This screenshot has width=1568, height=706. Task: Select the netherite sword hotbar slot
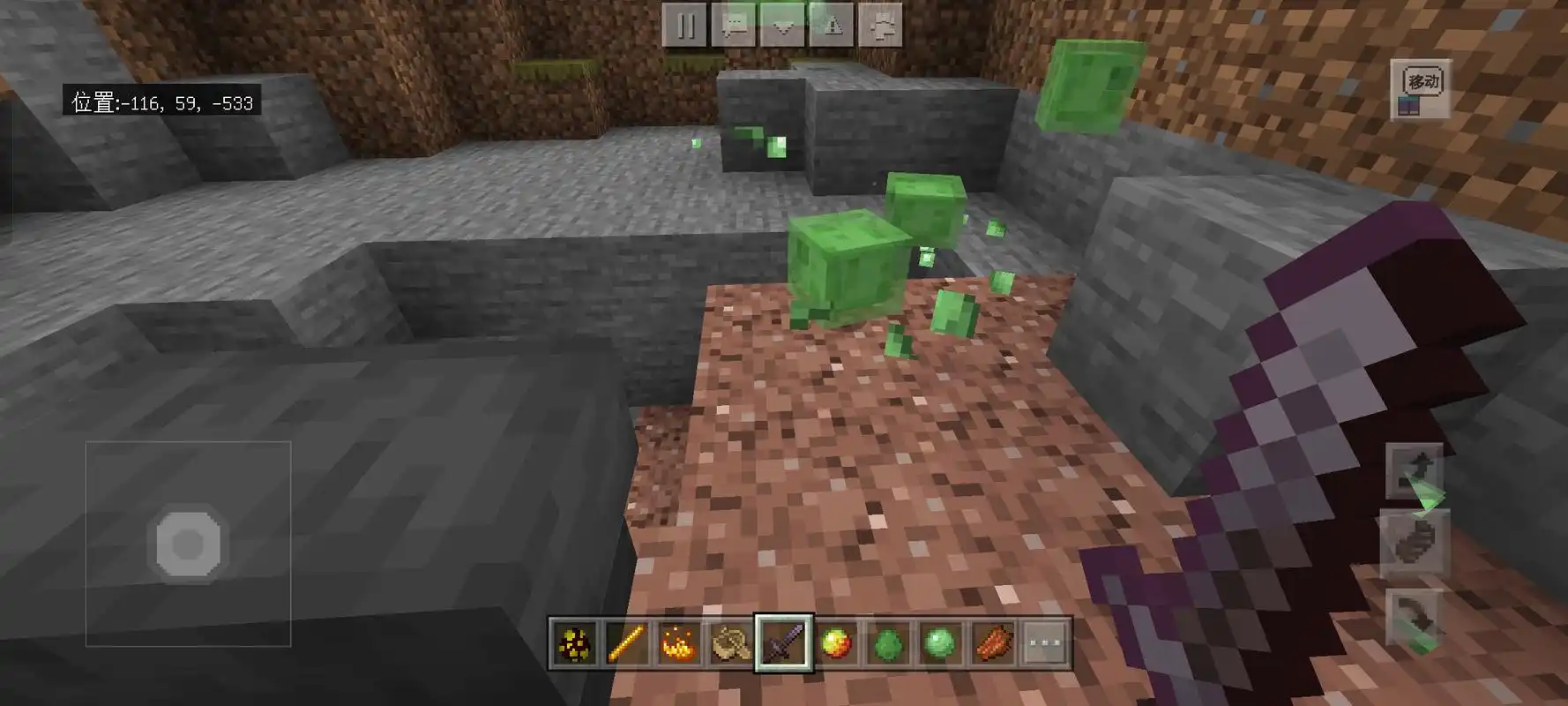tap(783, 643)
